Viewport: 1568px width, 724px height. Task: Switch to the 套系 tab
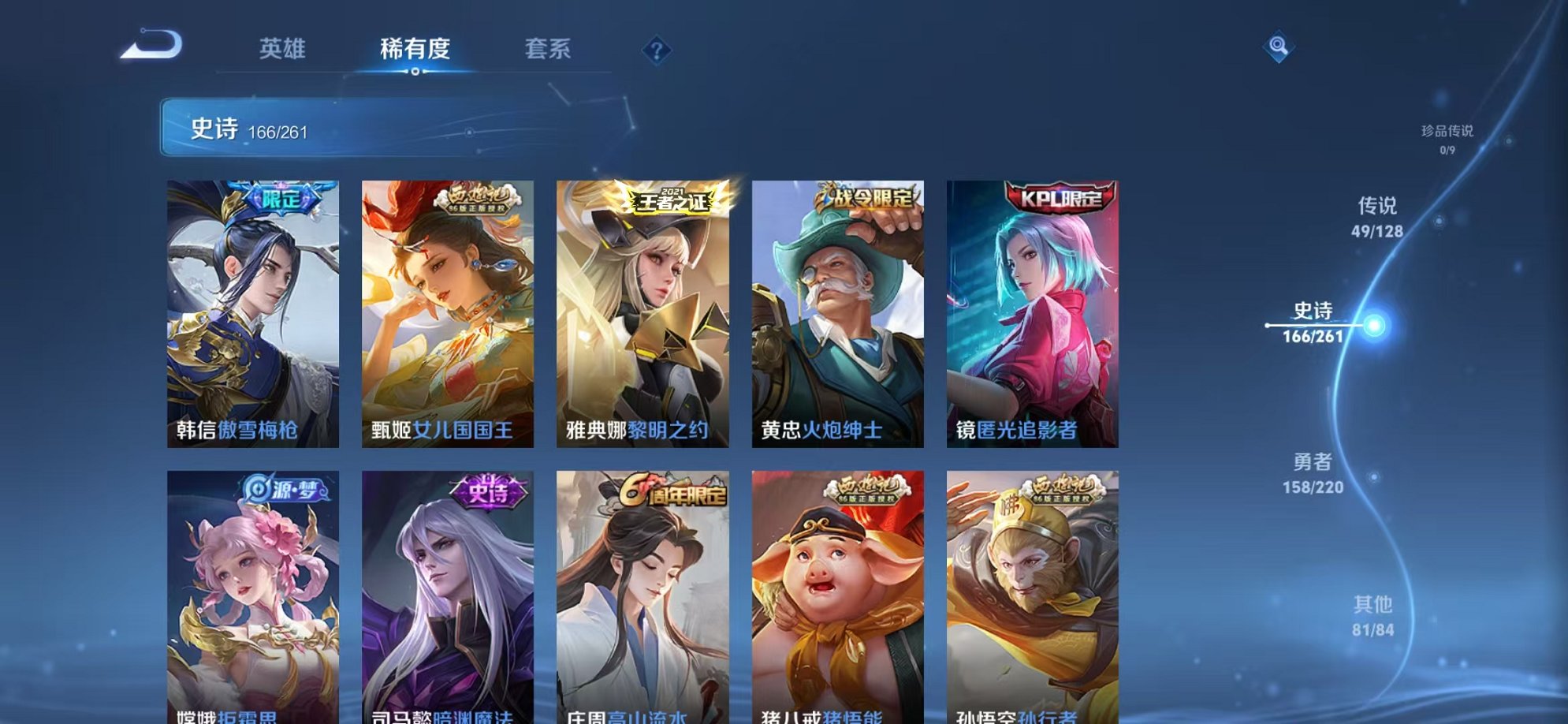(549, 49)
